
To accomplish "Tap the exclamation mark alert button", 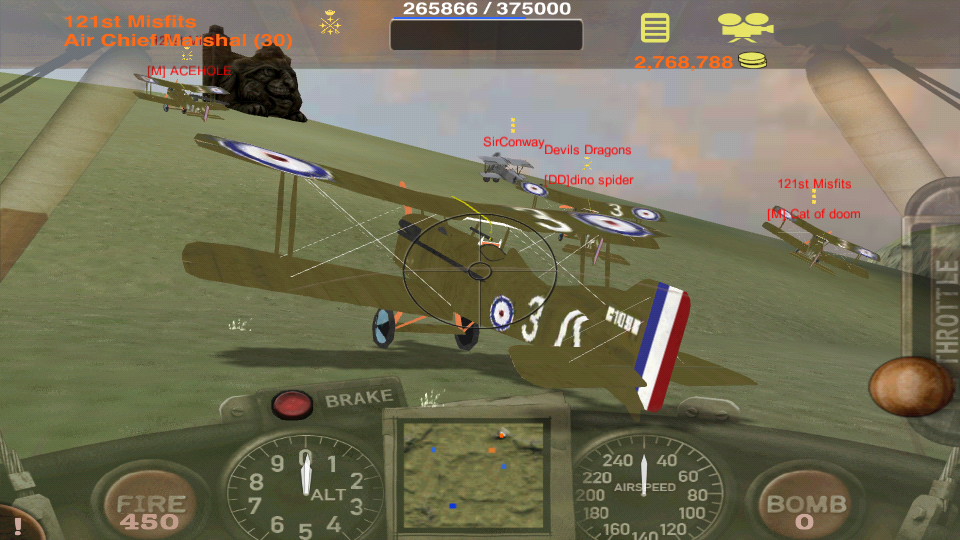I will pos(17,524).
